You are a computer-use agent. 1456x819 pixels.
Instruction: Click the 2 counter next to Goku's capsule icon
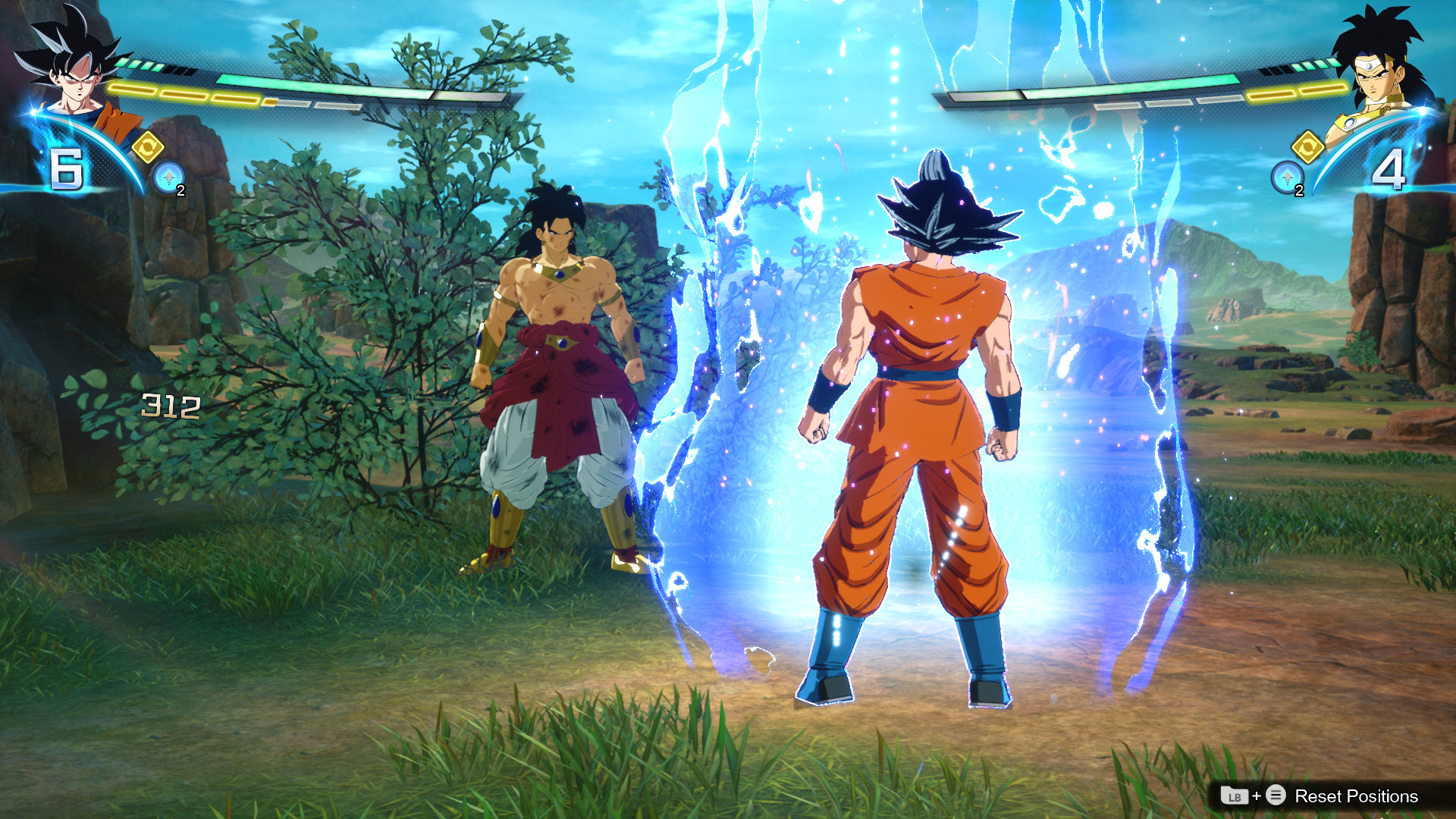tap(183, 191)
